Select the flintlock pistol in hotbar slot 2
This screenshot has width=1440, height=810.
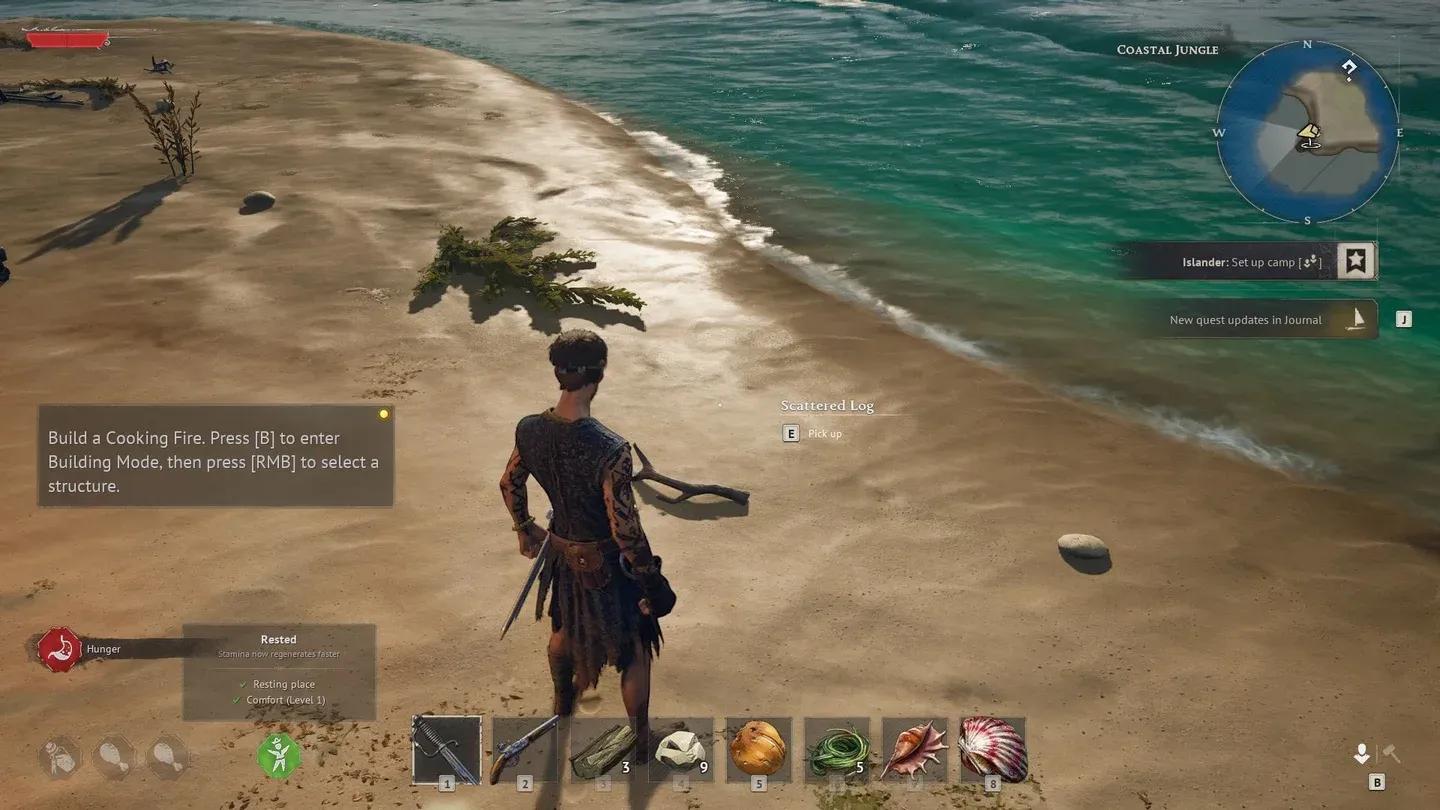(525, 750)
